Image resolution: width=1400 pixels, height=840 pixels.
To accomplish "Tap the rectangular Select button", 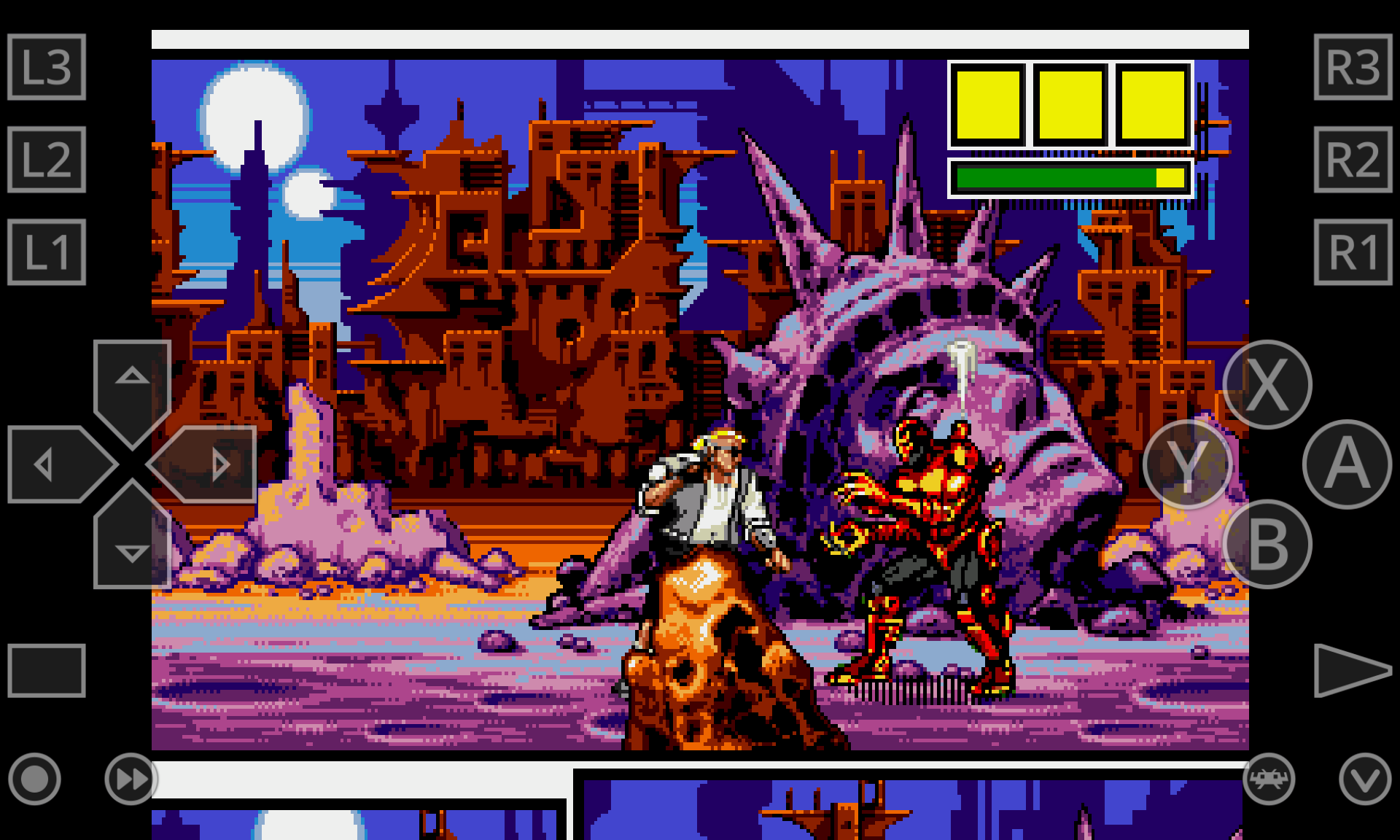I will tap(47, 670).
